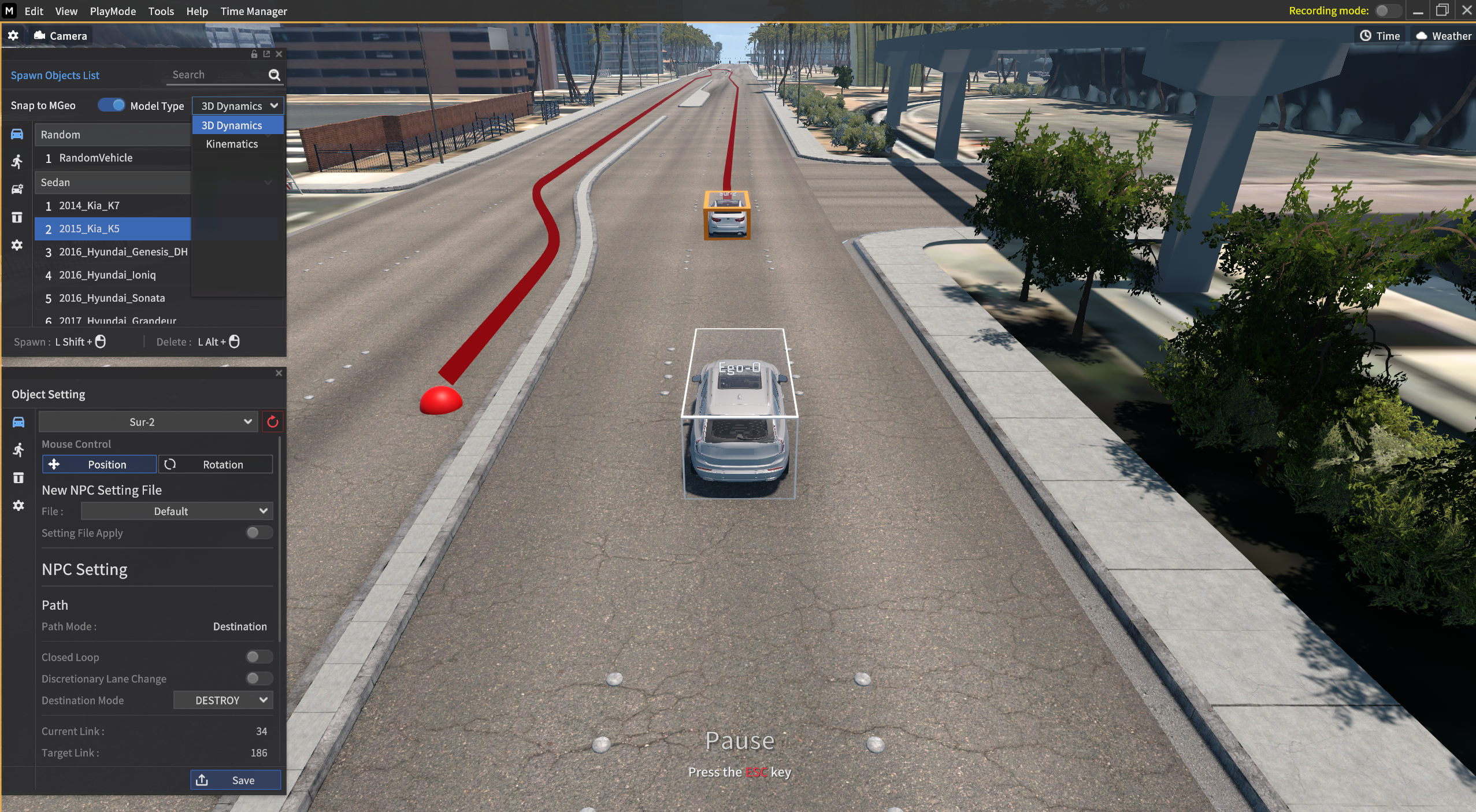The image size is (1476, 812).
Task: Save the object settings
Action: (x=235, y=780)
